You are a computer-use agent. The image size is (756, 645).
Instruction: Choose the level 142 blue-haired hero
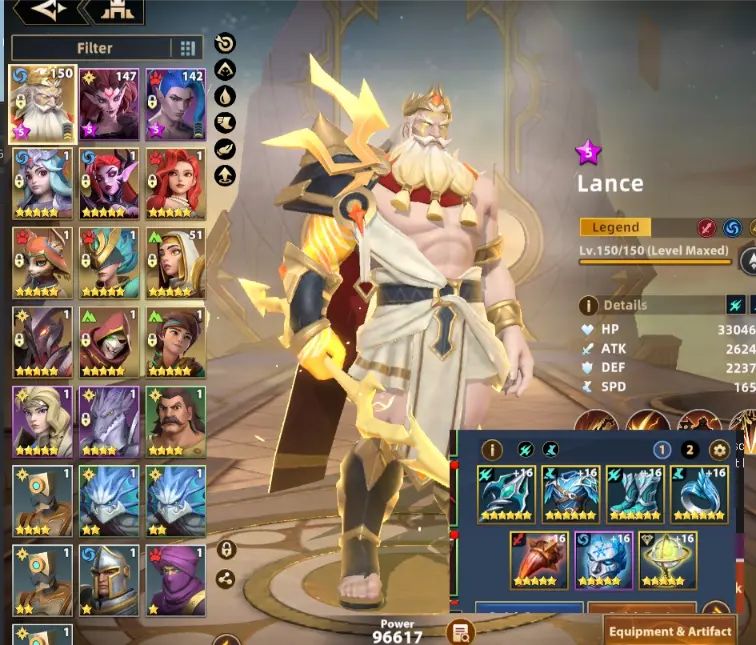click(x=176, y=103)
